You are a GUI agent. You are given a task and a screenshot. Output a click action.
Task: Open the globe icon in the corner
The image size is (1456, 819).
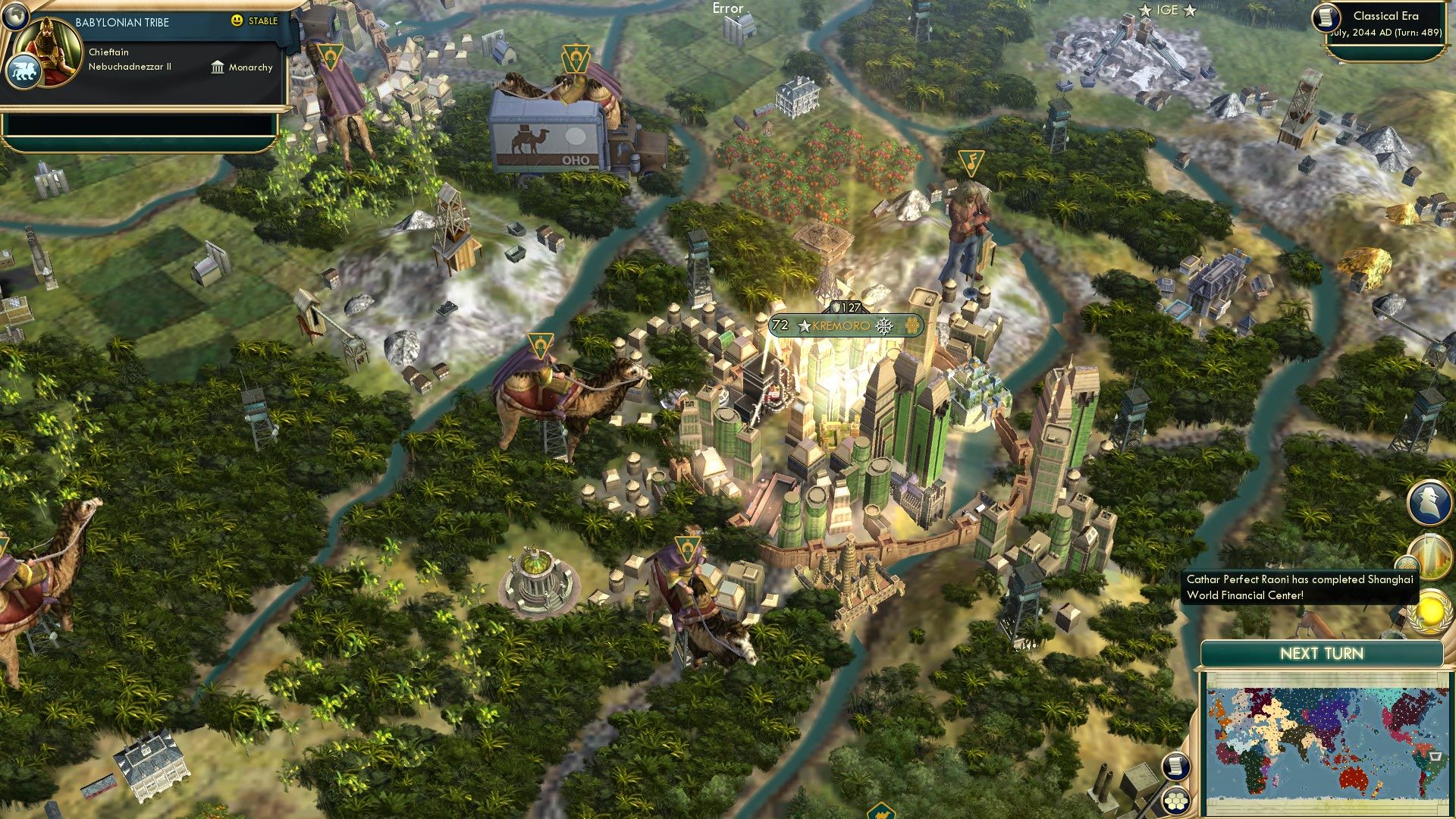(14, 14)
